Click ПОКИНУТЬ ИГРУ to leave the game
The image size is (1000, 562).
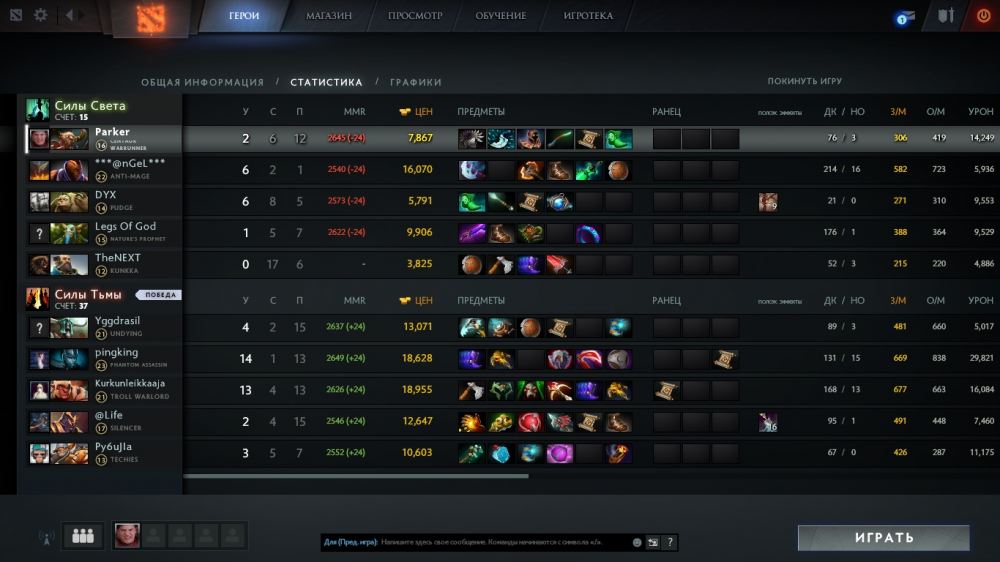[804, 81]
